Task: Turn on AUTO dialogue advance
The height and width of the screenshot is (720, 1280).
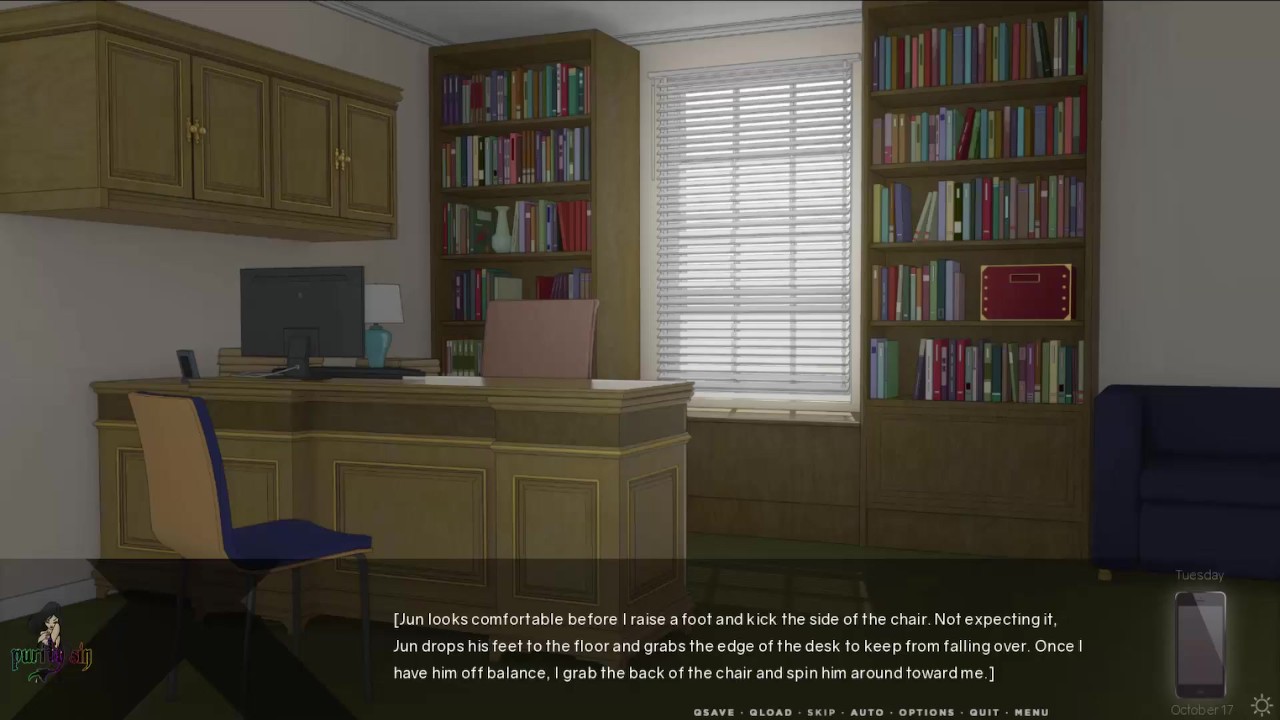Action: pos(867,712)
